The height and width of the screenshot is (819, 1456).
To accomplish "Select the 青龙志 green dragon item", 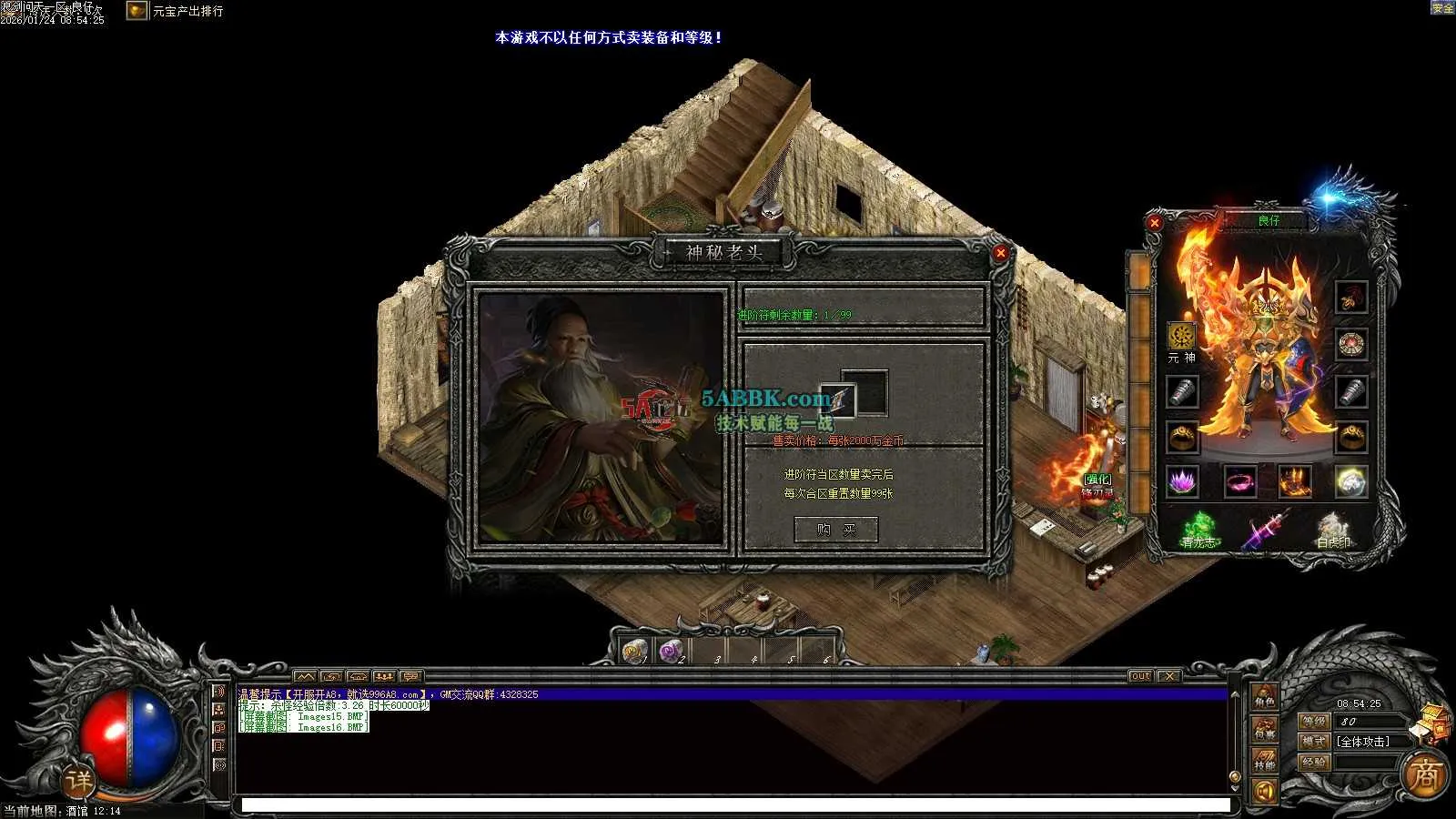I will [x=1198, y=529].
